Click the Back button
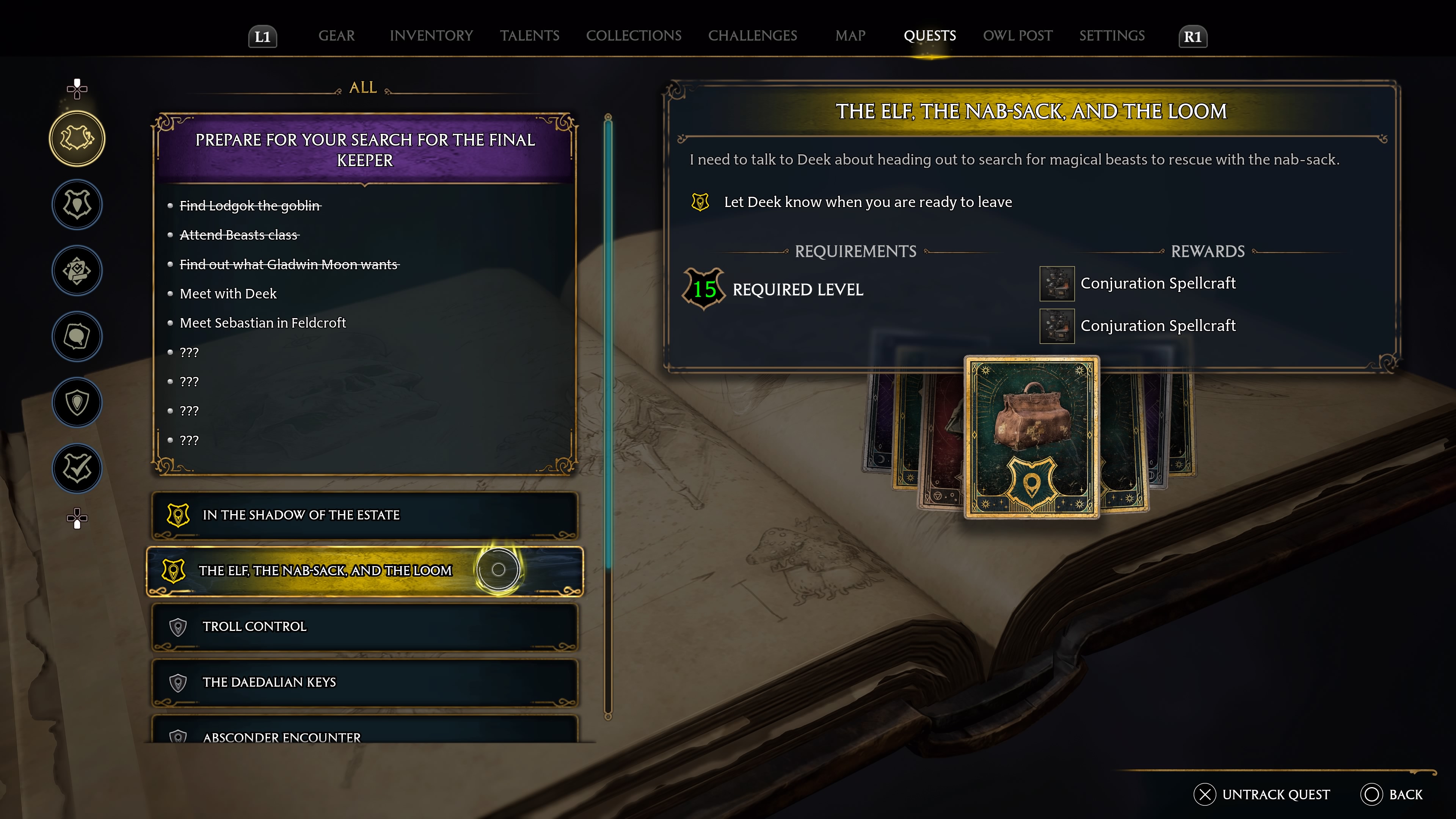The width and height of the screenshot is (1456, 819). 1390,794
